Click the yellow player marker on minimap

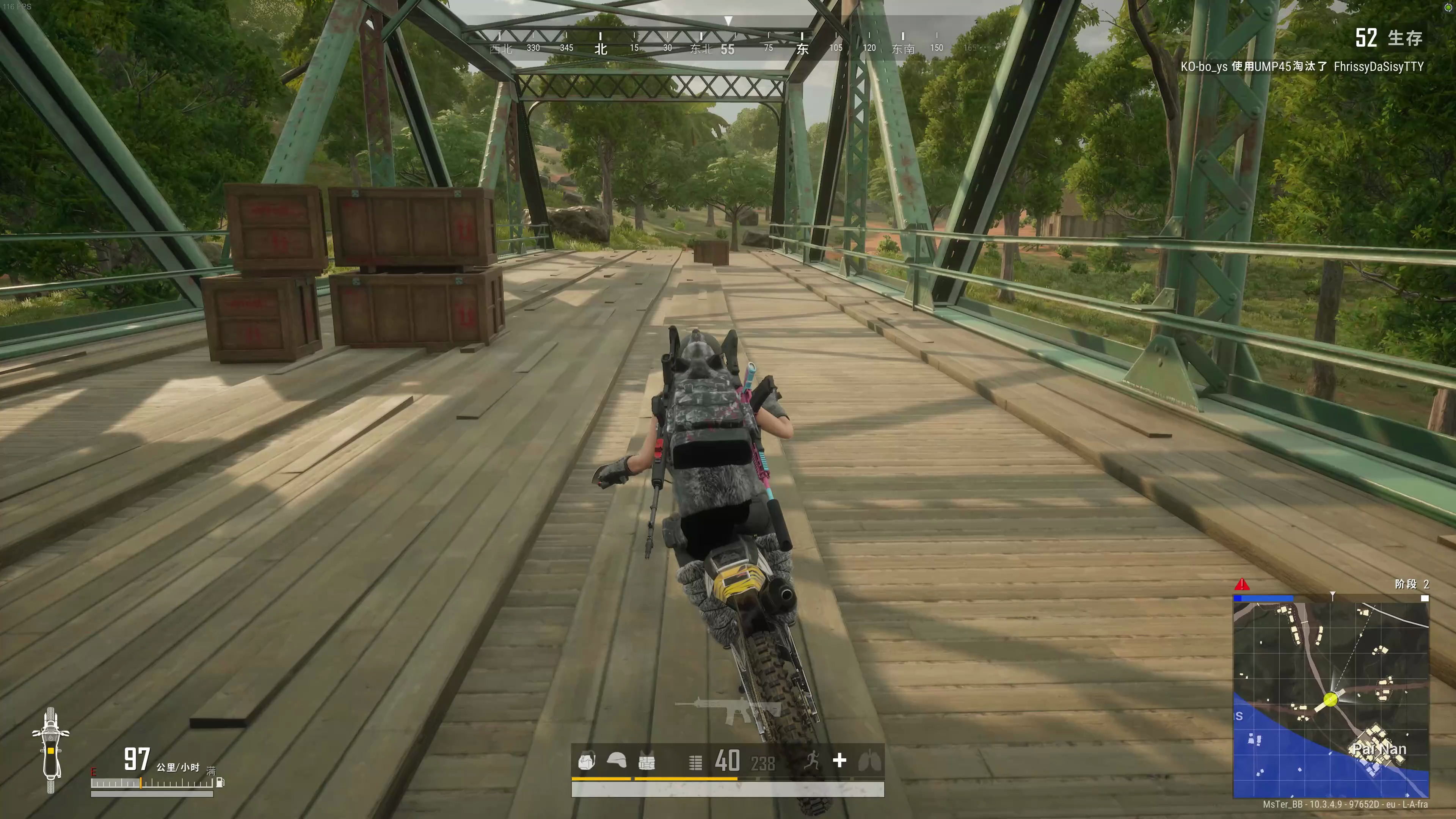[x=1330, y=699]
